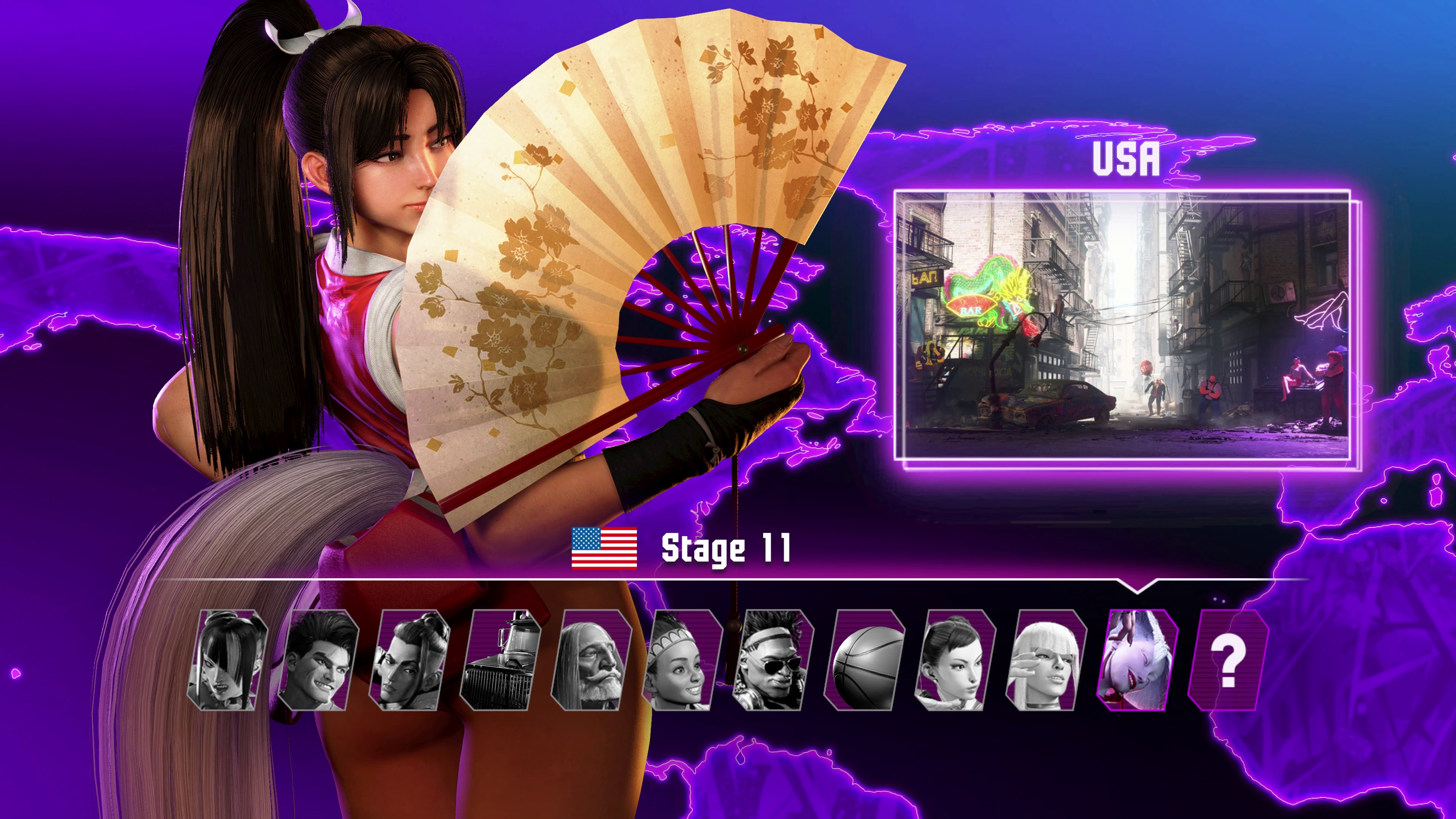The width and height of the screenshot is (1456, 819).
Task: Open the USA alley stage preview image
Action: point(1122,326)
